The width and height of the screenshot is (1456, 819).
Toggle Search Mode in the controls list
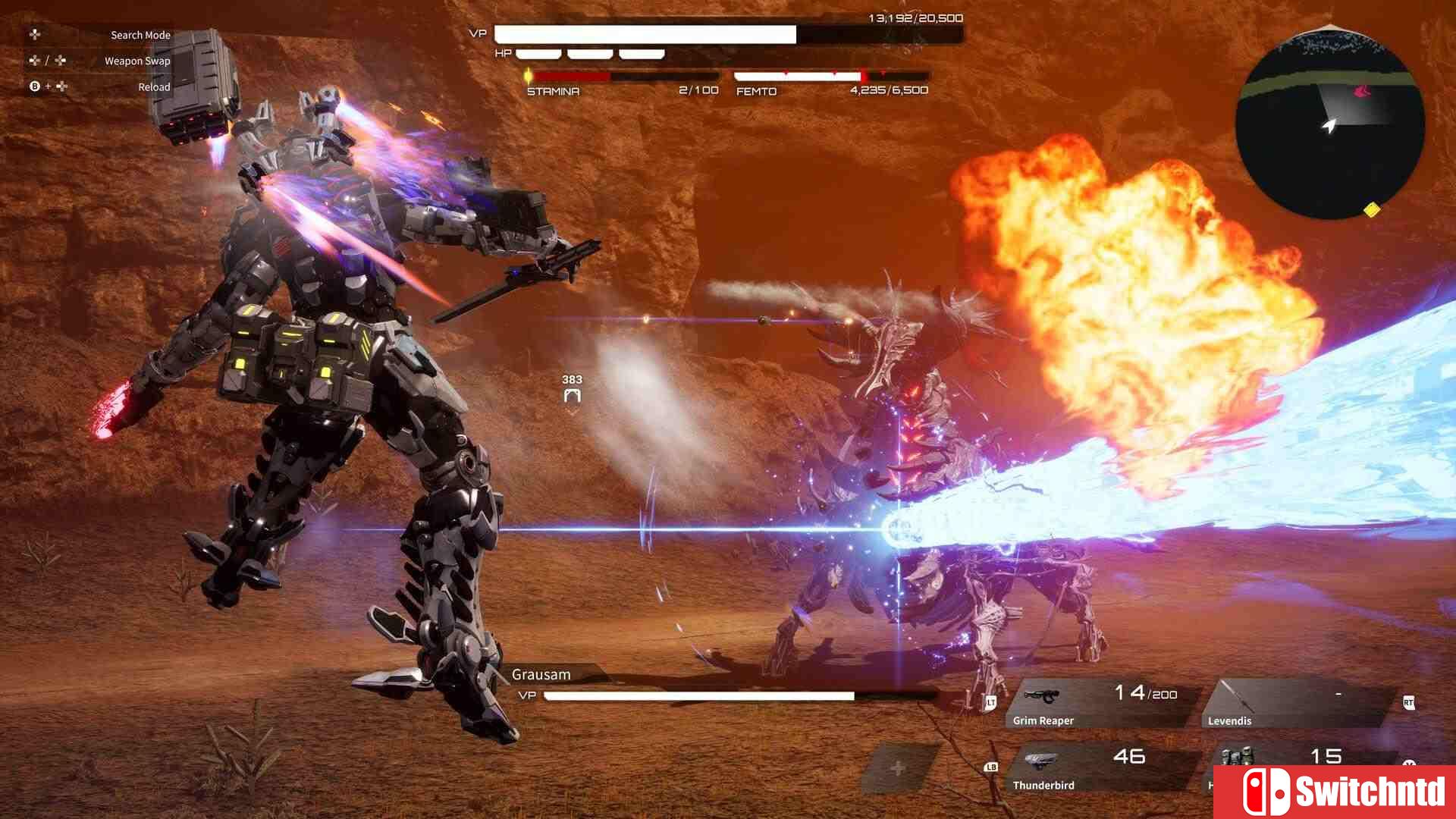140,35
